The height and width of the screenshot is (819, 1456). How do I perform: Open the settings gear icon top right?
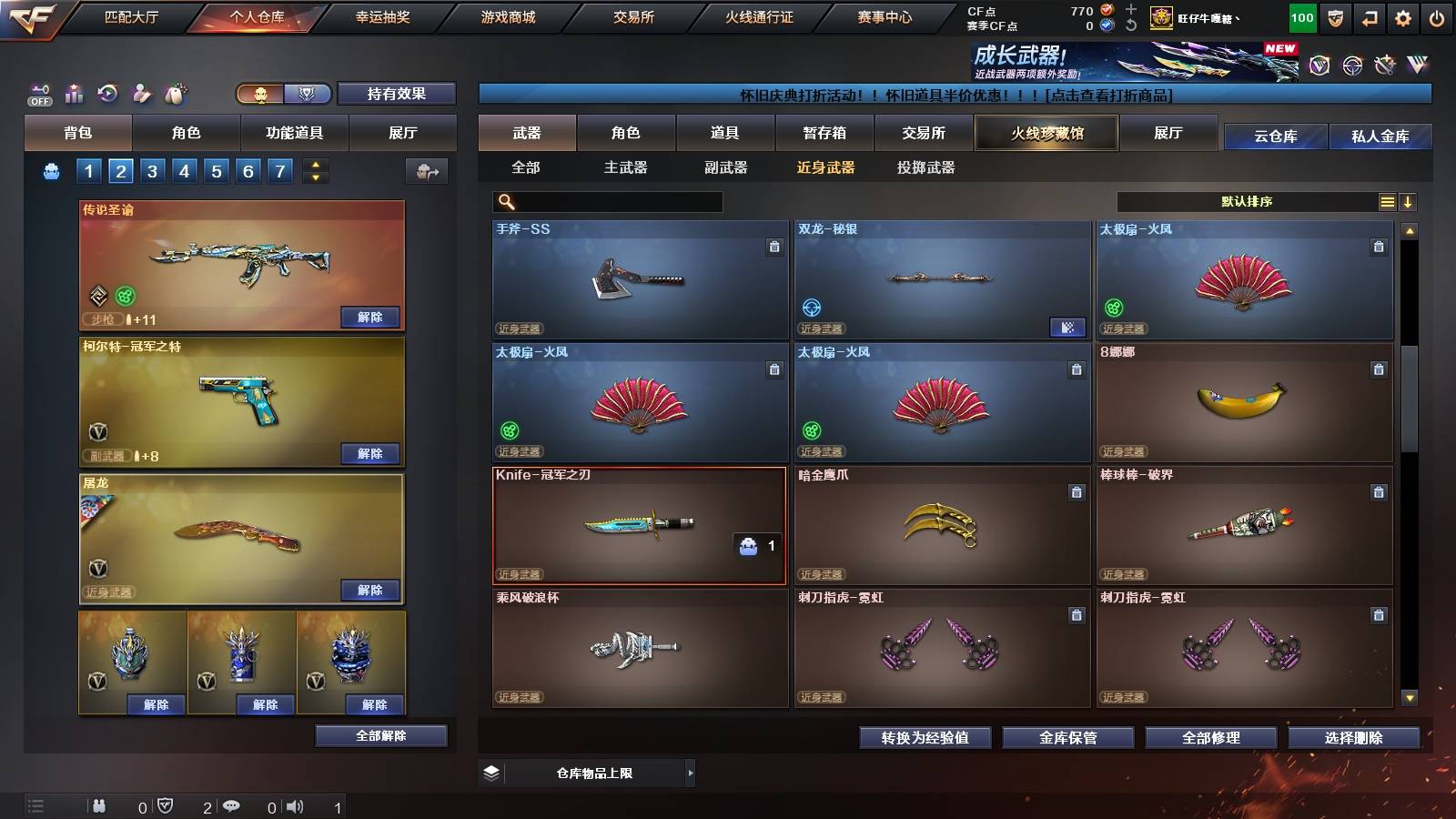tap(1402, 17)
